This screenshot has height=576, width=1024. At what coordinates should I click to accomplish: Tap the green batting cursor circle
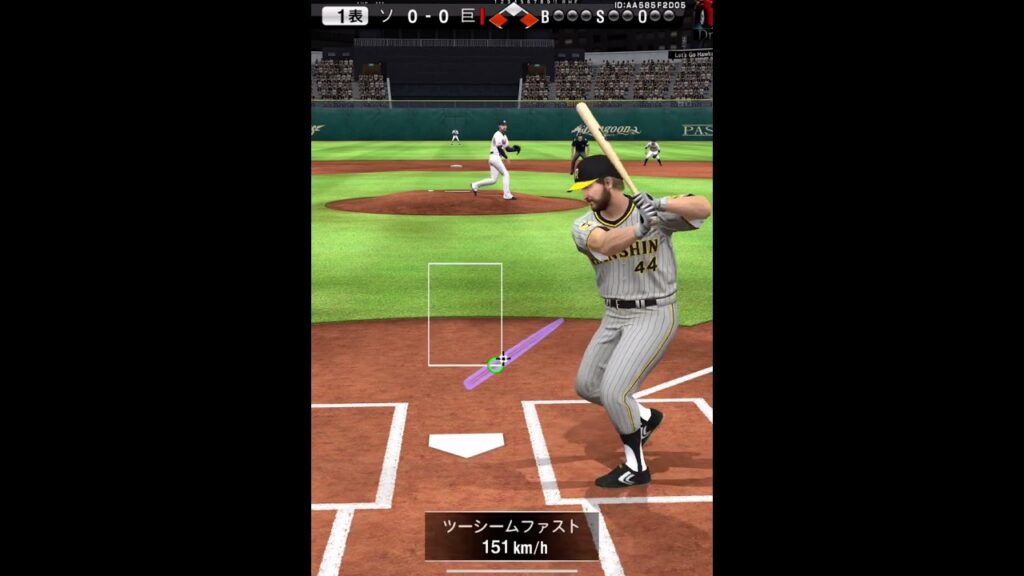(495, 364)
